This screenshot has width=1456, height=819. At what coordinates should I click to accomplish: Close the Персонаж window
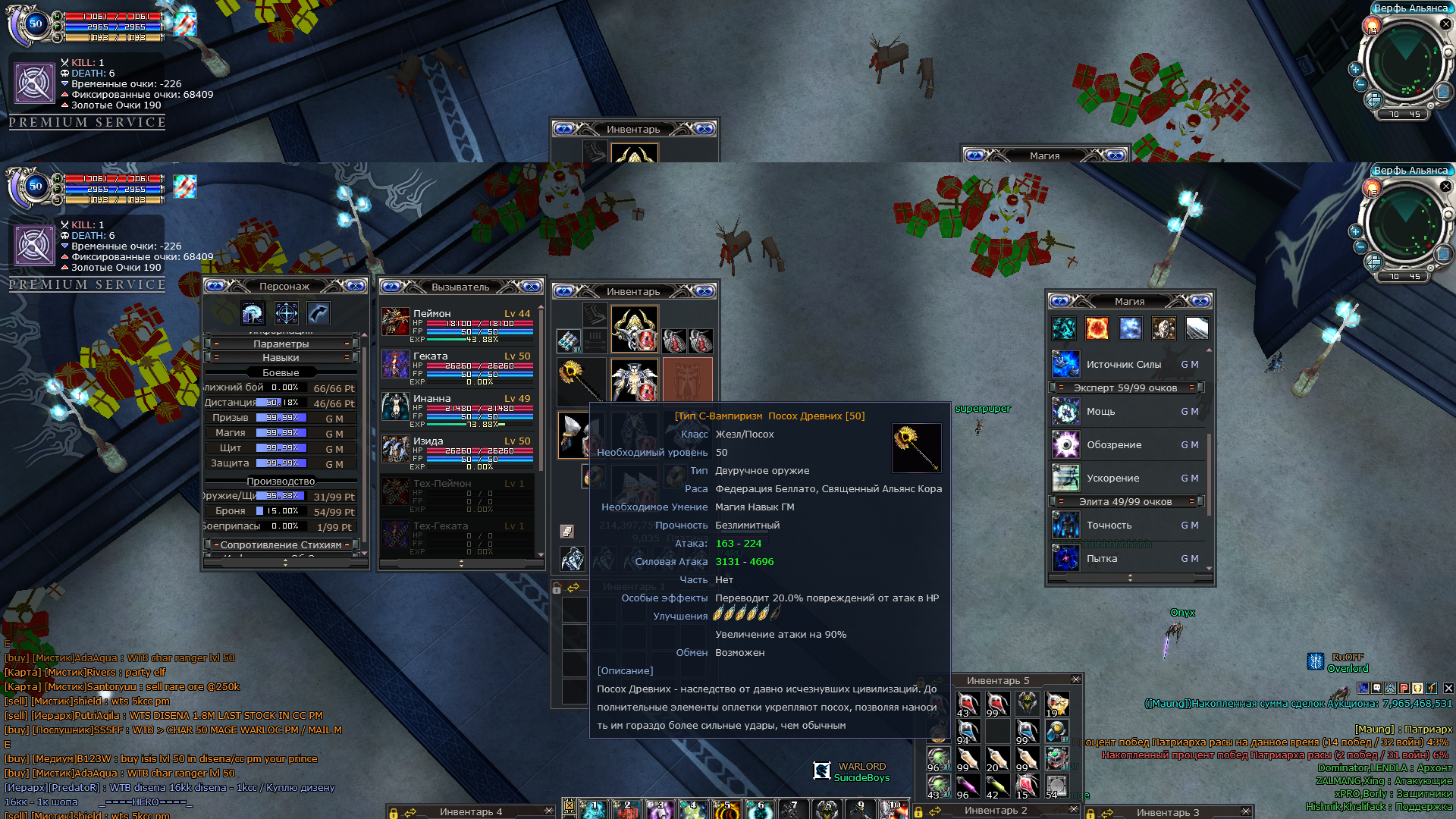point(356,286)
